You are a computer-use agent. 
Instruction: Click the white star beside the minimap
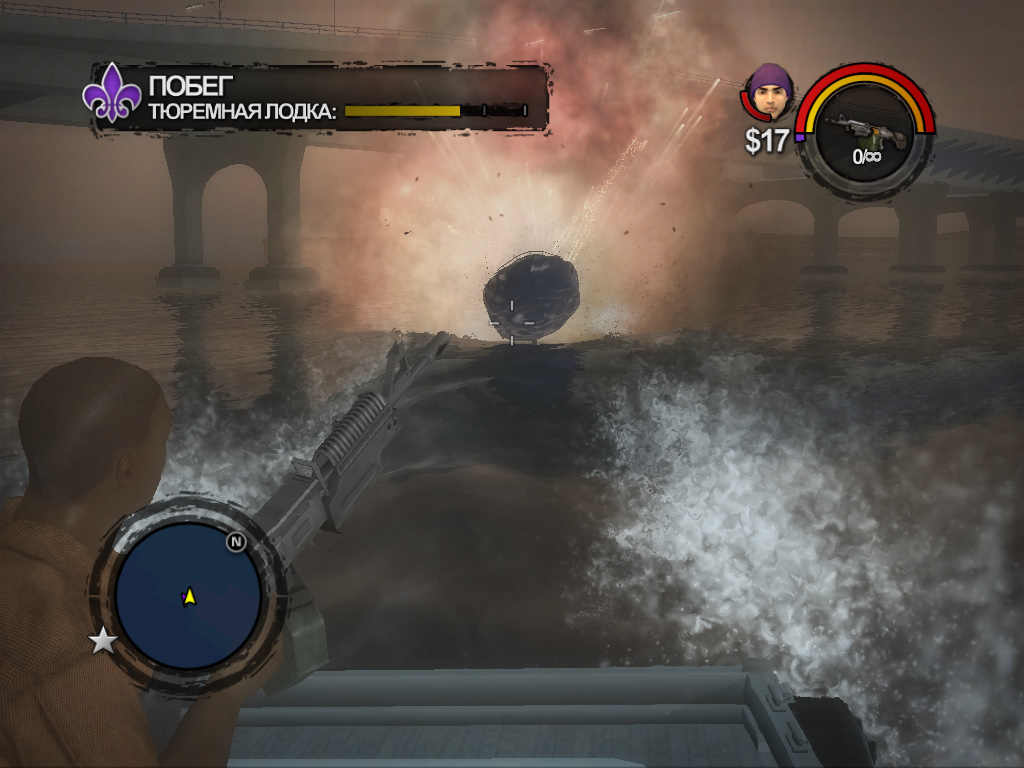point(103,641)
